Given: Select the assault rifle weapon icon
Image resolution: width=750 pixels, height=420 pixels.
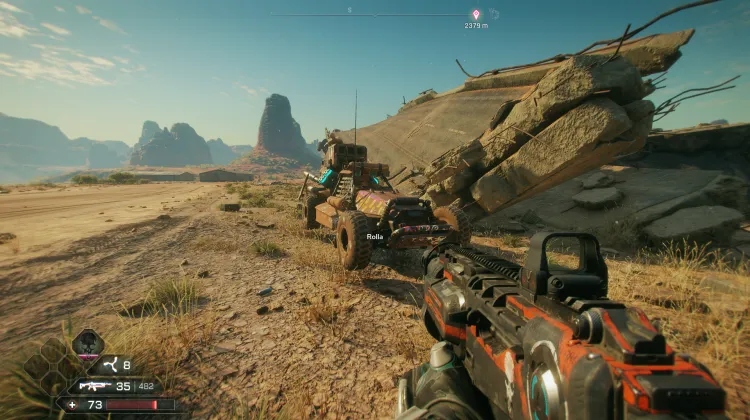Looking at the screenshot, I should point(95,385).
